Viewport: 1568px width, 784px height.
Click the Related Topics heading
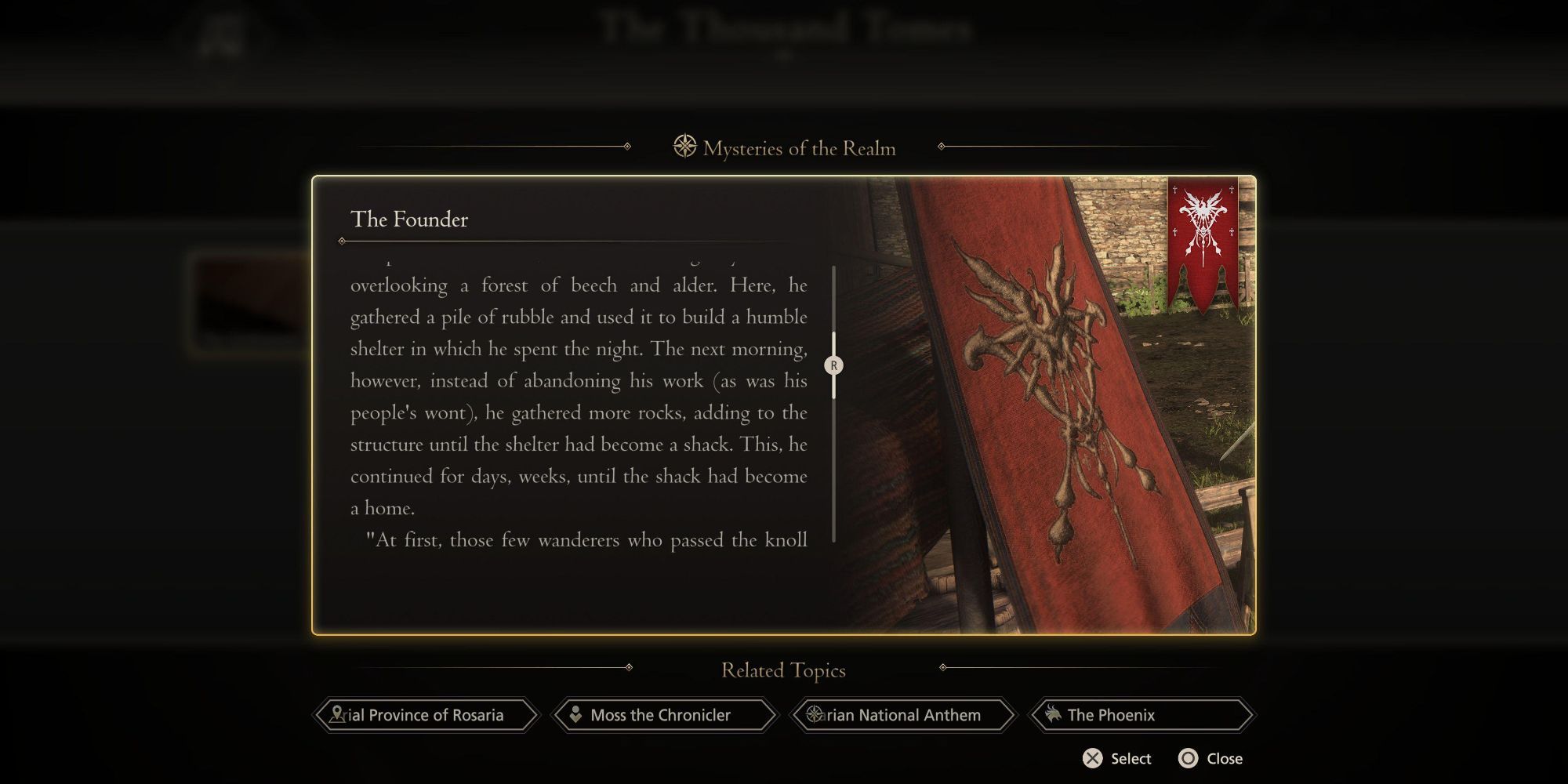[x=783, y=670]
